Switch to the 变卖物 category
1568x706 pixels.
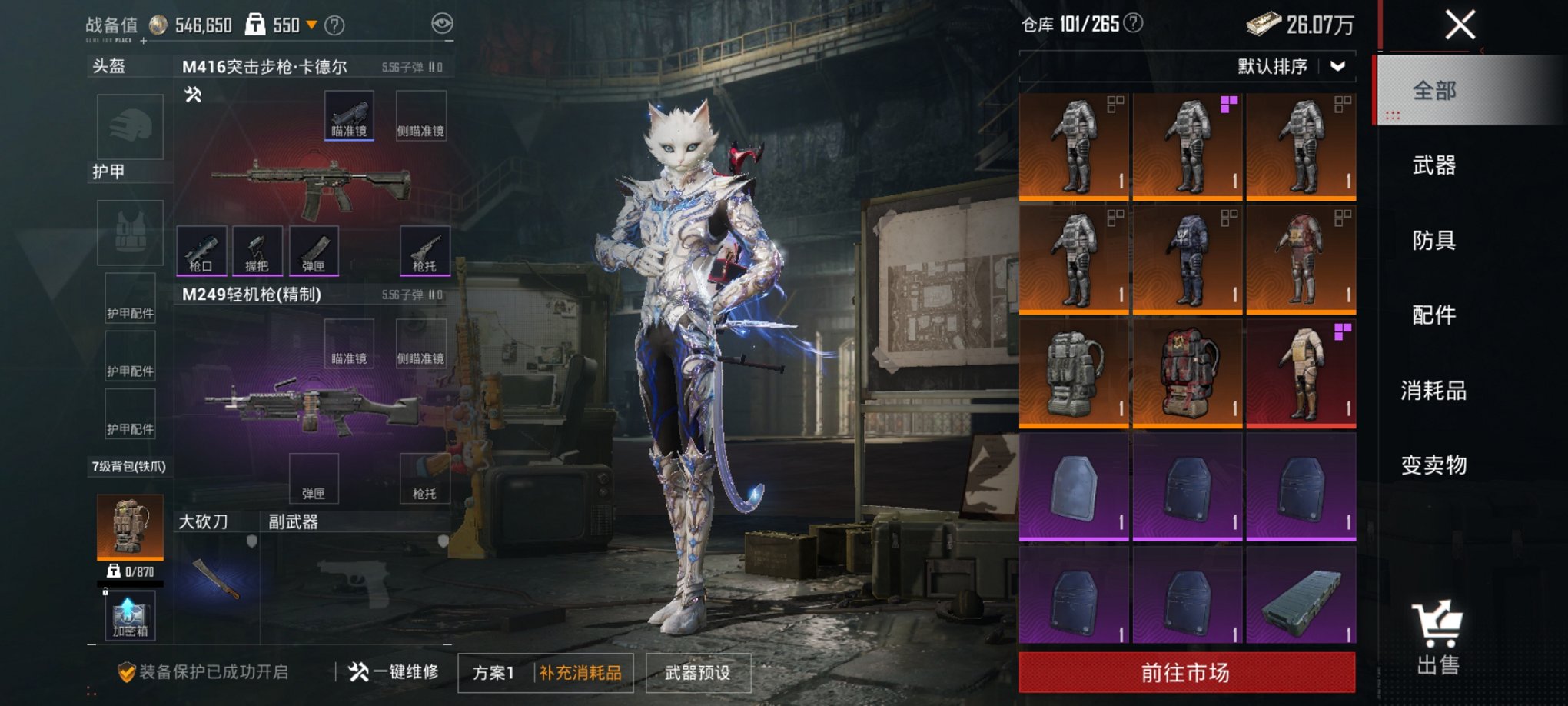coord(1433,465)
